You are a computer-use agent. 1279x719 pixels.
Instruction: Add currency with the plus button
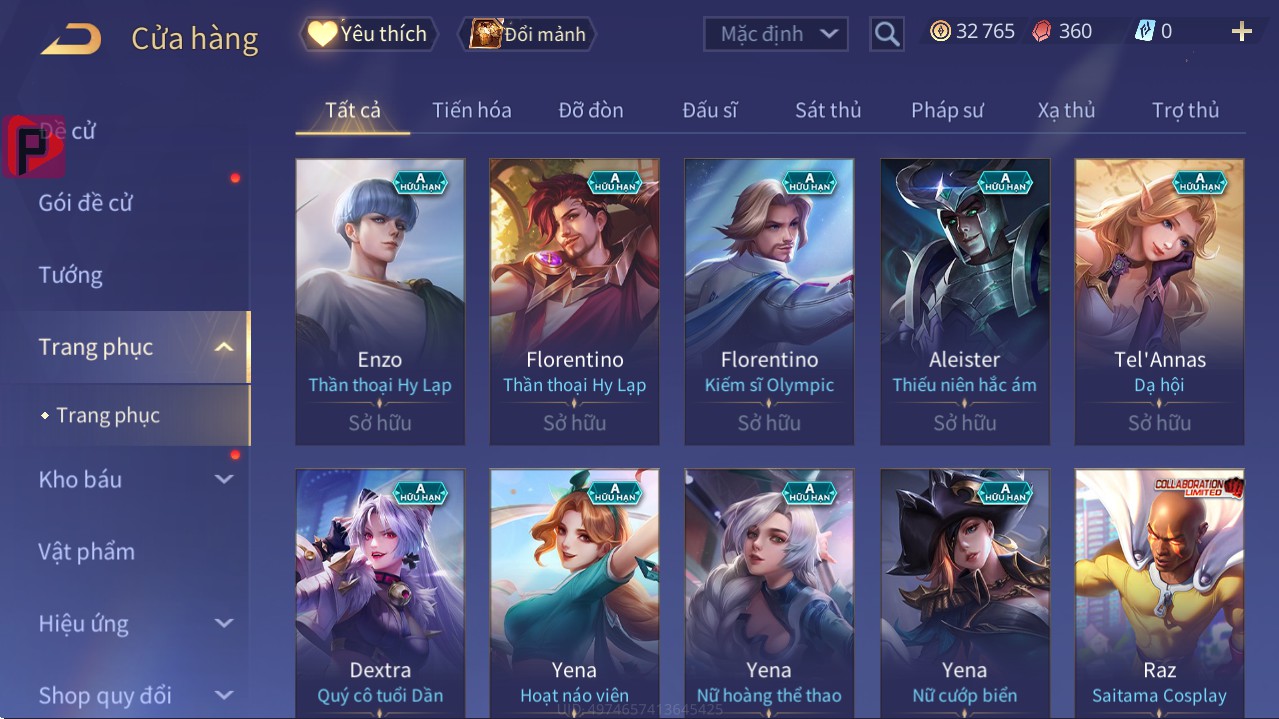(x=1241, y=32)
